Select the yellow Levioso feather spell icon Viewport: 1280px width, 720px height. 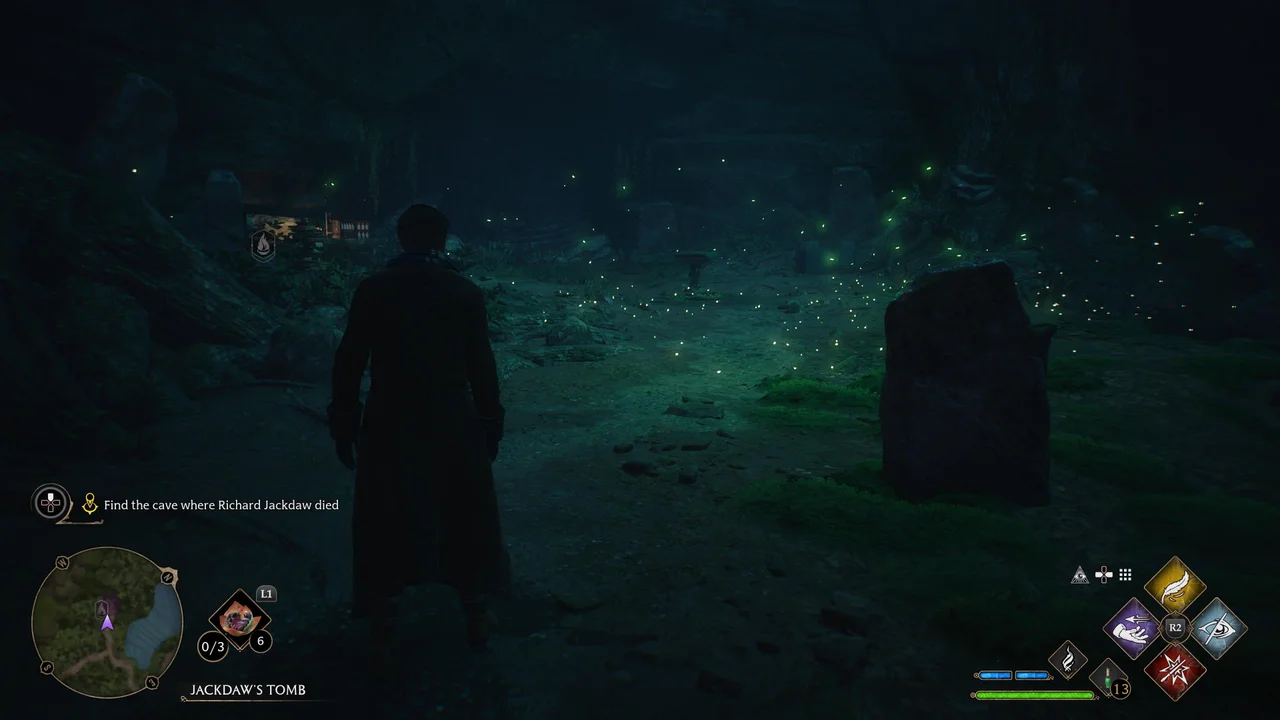(1175, 587)
